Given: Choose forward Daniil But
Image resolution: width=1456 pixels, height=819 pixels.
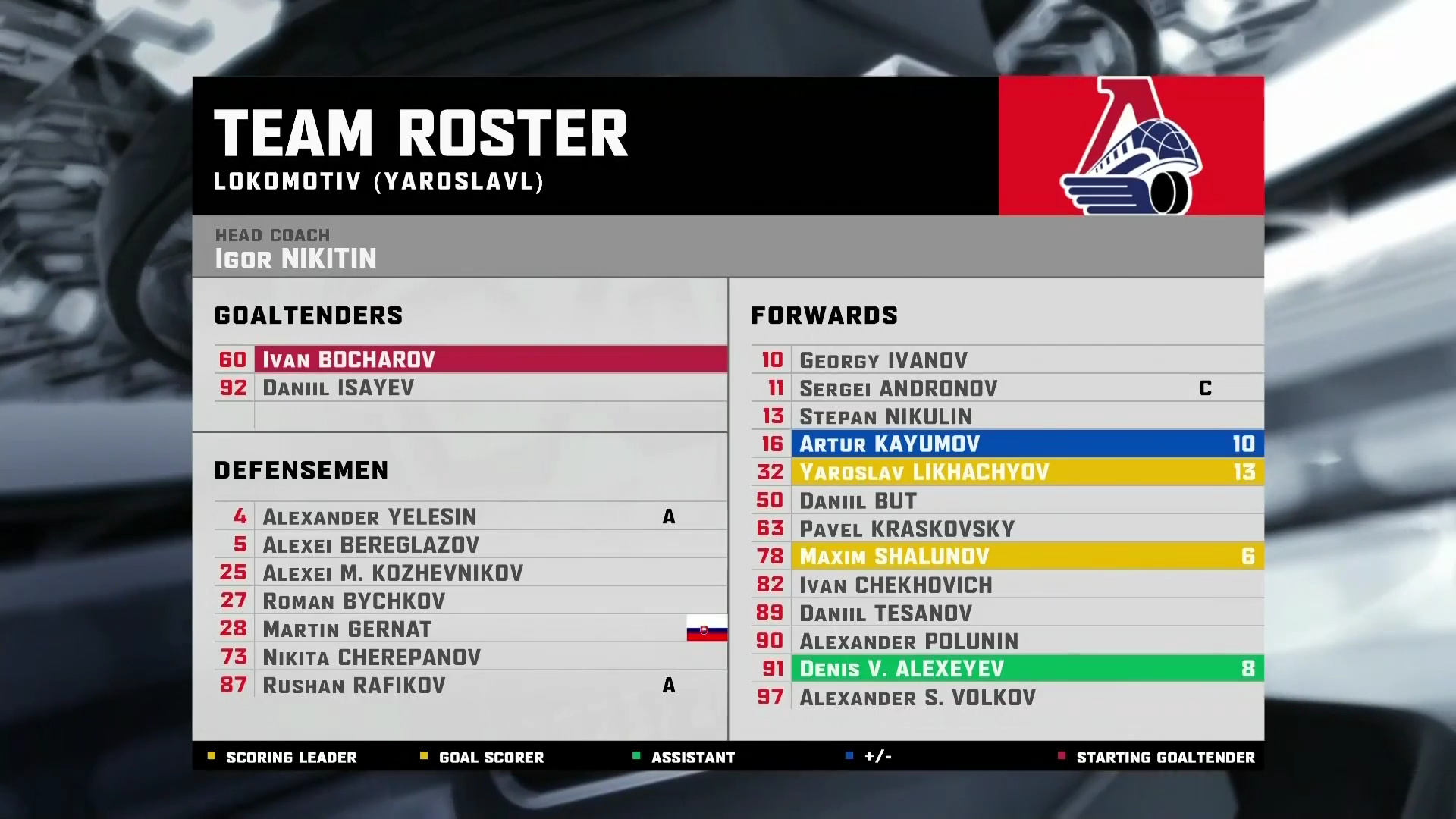Looking at the screenshot, I should pyautogui.click(x=858, y=501).
